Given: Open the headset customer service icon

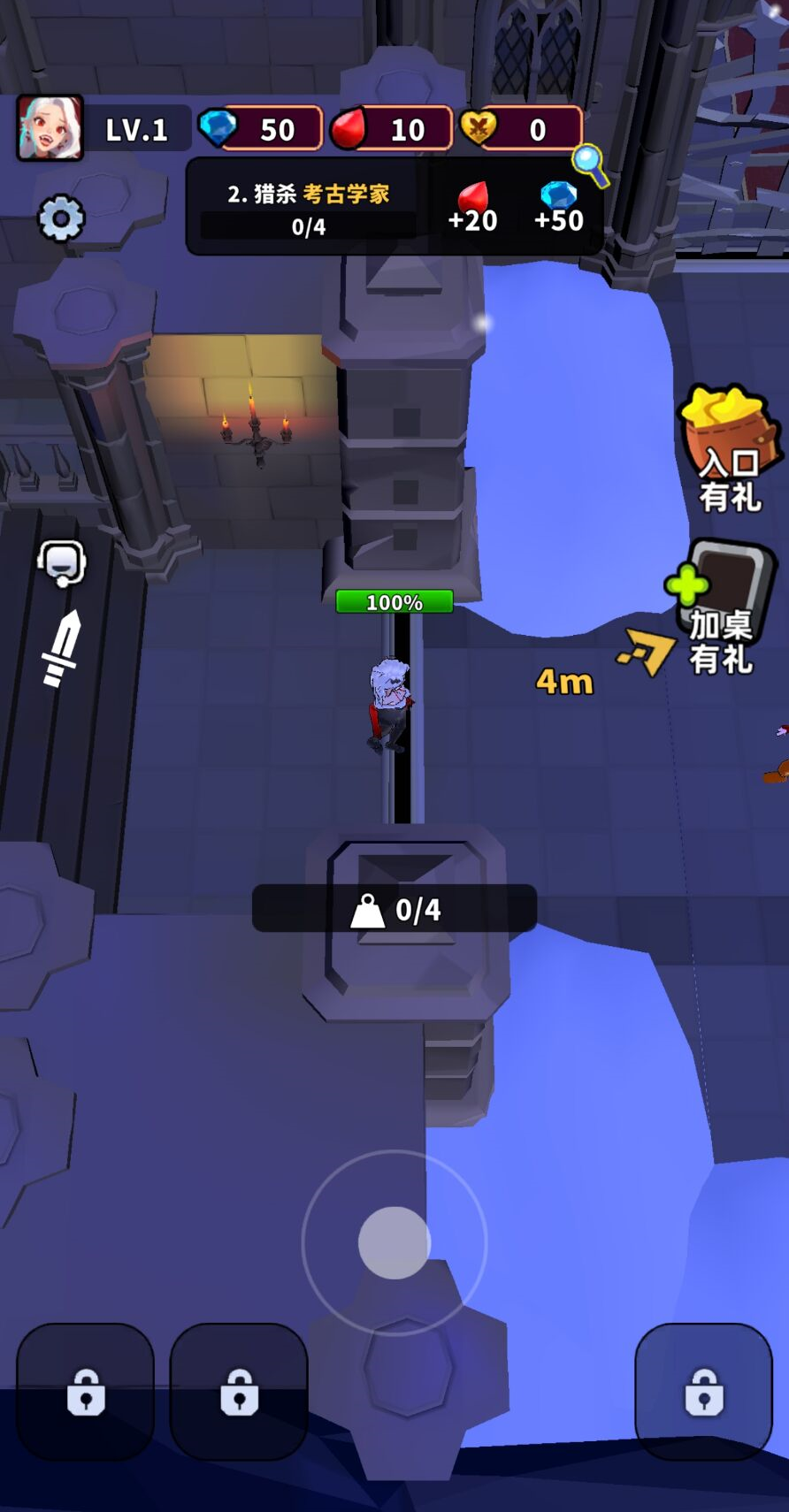Looking at the screenshot, I should click(x=62, y=562).
